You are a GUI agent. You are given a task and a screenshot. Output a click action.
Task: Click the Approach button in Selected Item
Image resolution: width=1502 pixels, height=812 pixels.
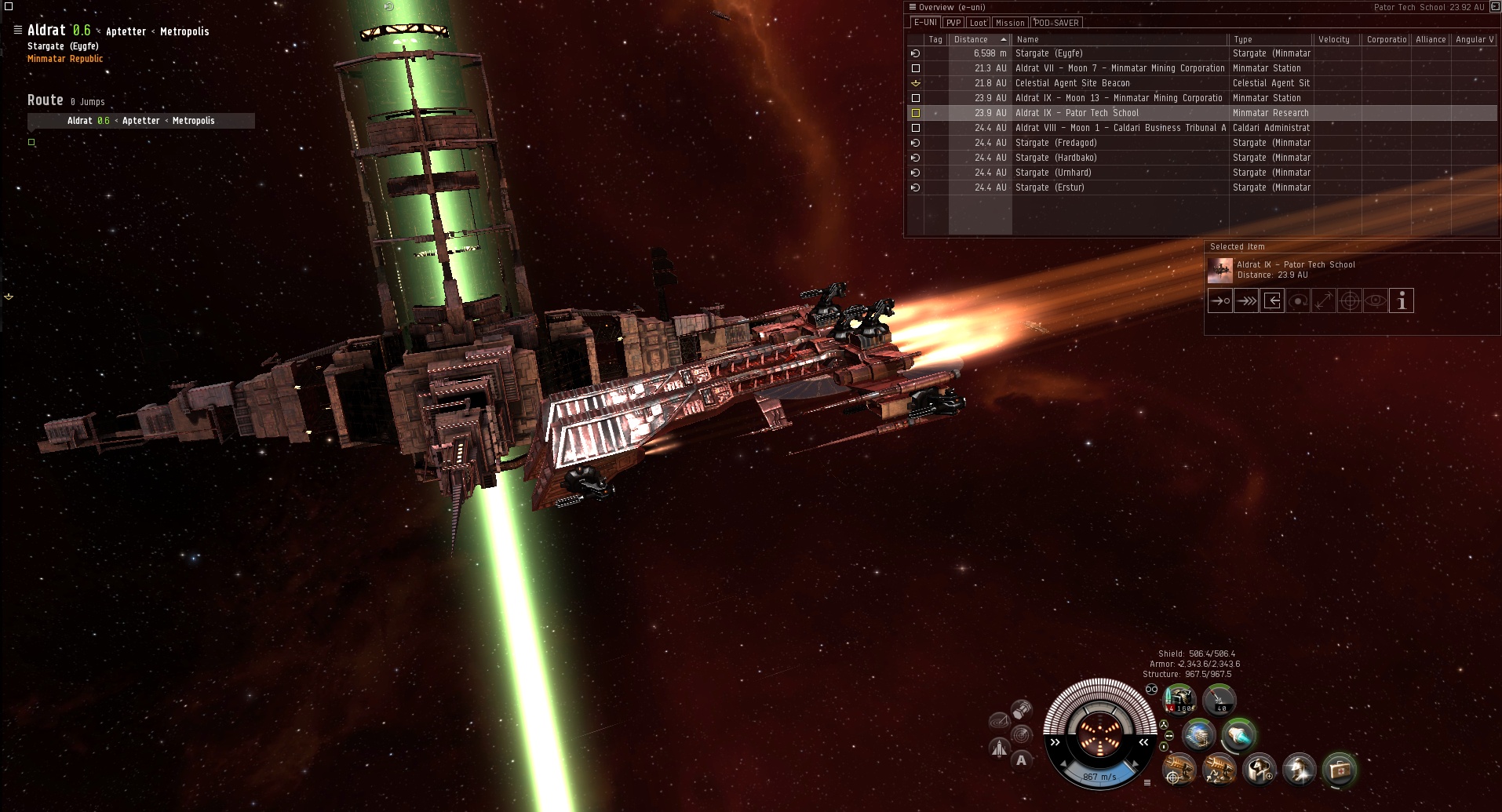1220,300
